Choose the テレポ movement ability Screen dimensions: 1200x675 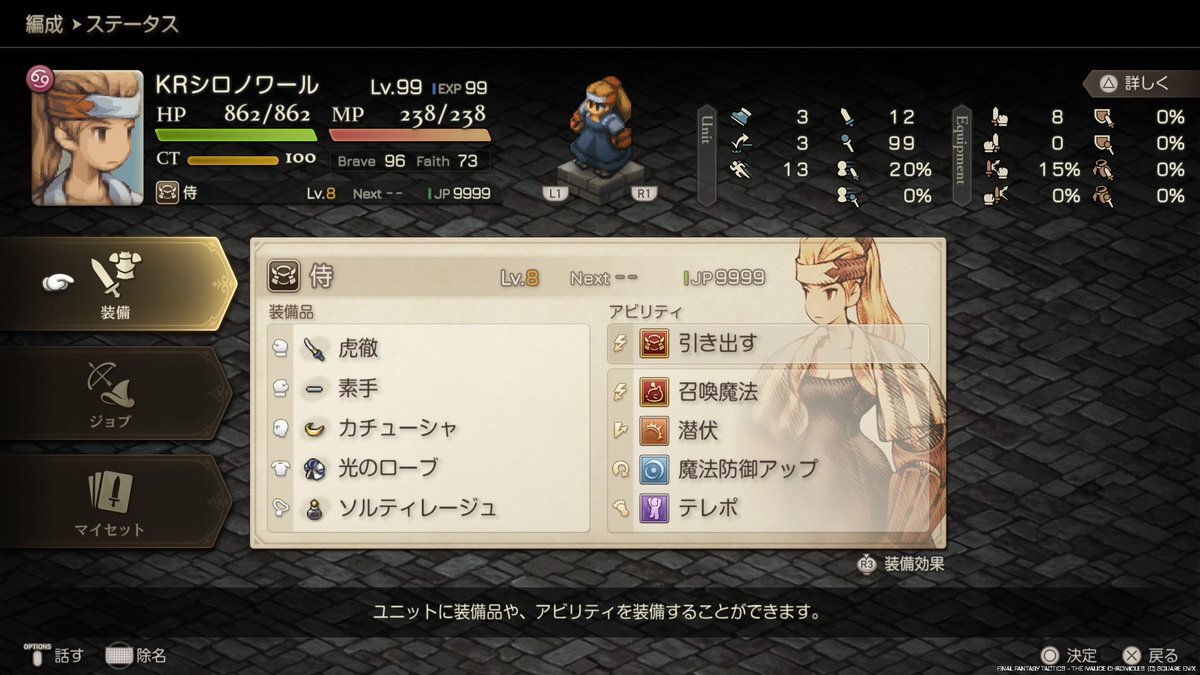768,508
